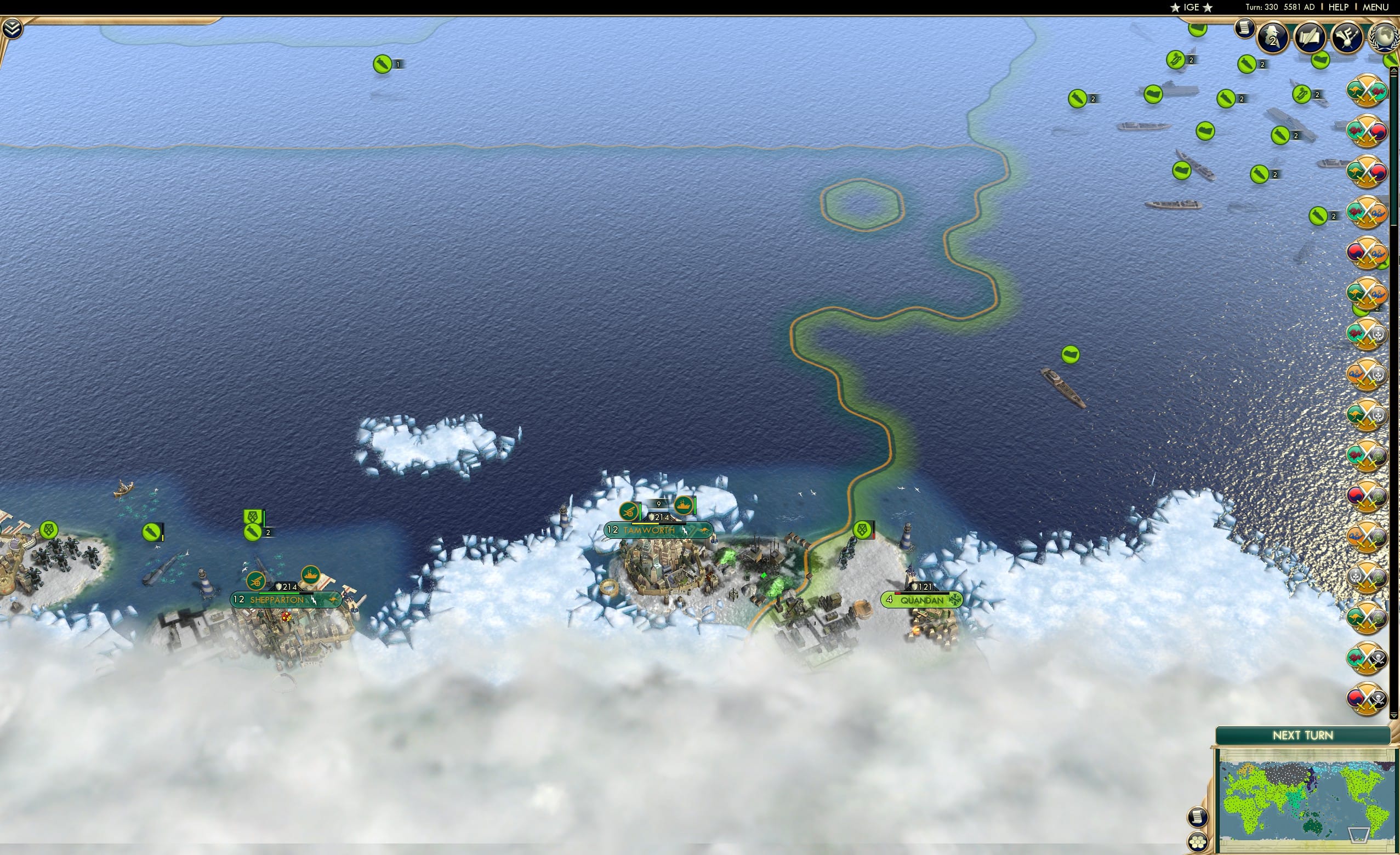
Task: Open HELP from the top bar
Action: tap(1339, 7)
